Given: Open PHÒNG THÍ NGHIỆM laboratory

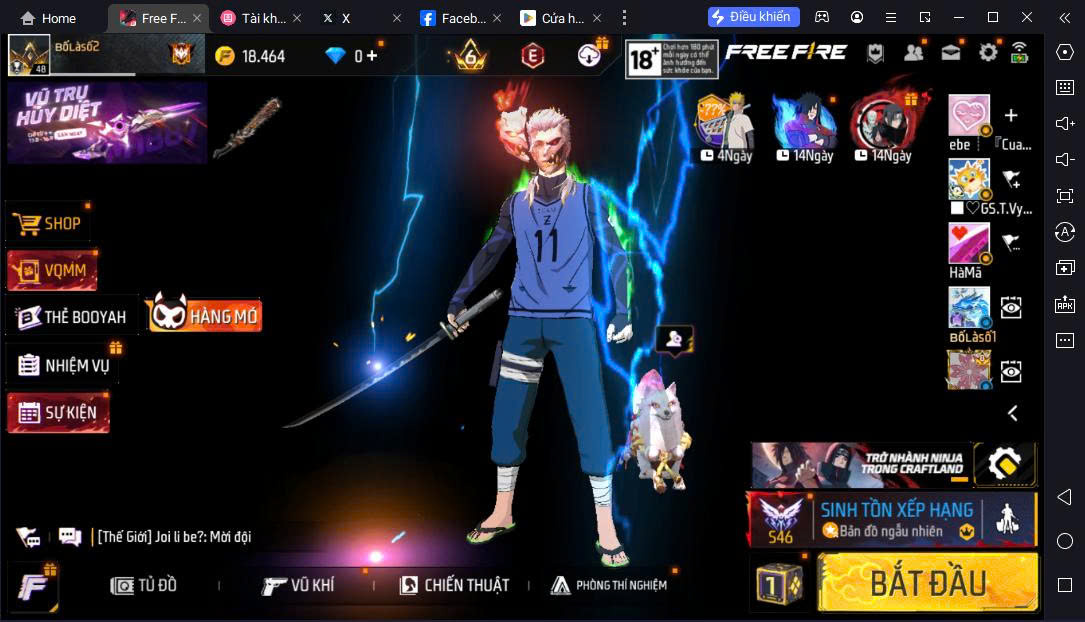Looking at the screenshot, I should [x=609, y=586].
